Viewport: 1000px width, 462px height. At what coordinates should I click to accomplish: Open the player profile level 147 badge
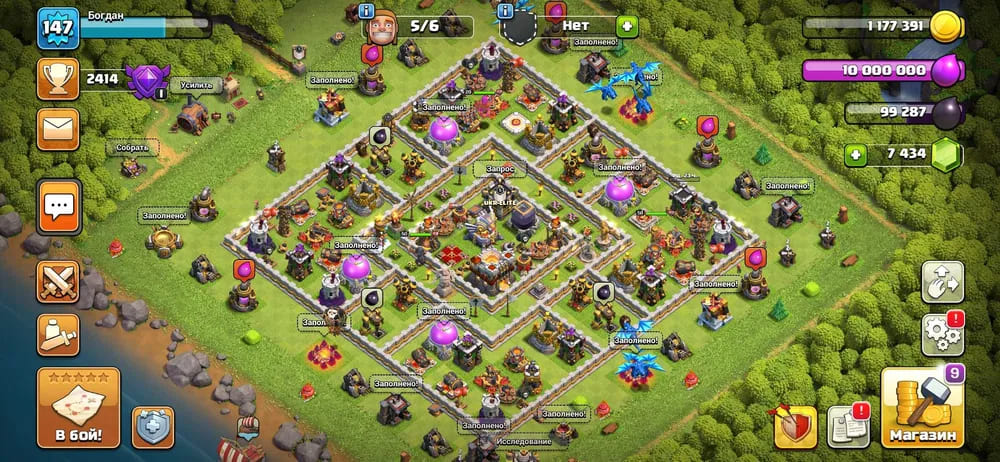(x=58, y=28)
